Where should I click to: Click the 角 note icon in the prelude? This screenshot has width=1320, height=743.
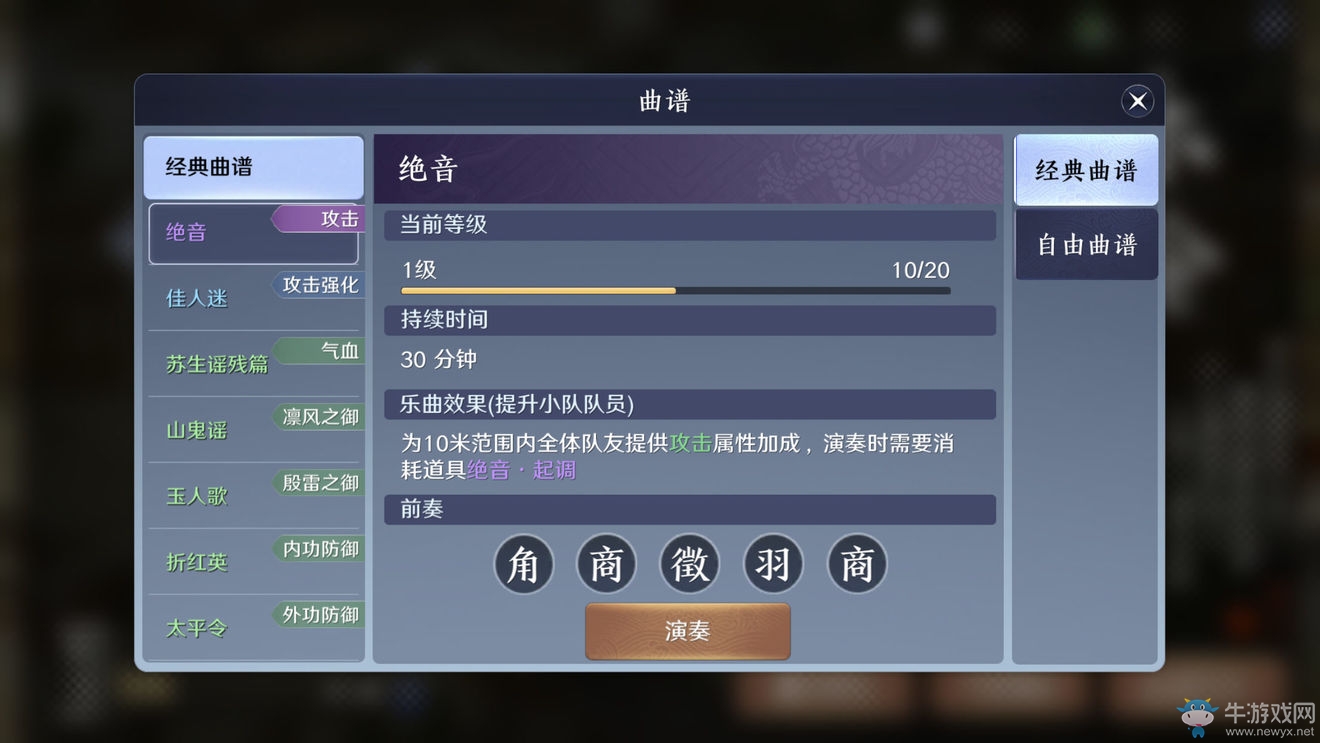[524, 564]
